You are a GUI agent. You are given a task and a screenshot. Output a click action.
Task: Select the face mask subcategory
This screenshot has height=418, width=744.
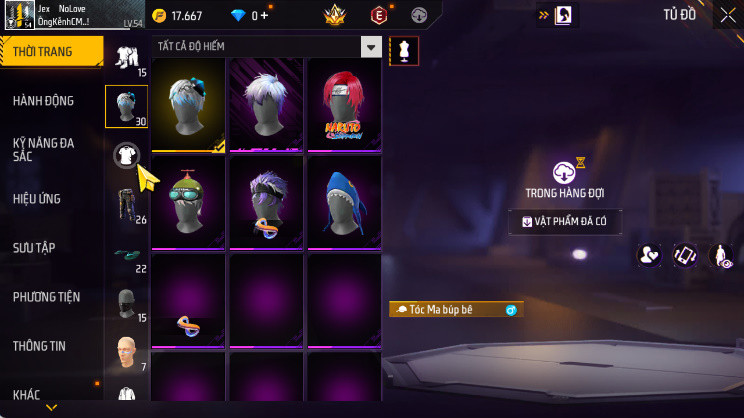pyautogui.click(x=125, y=302)
